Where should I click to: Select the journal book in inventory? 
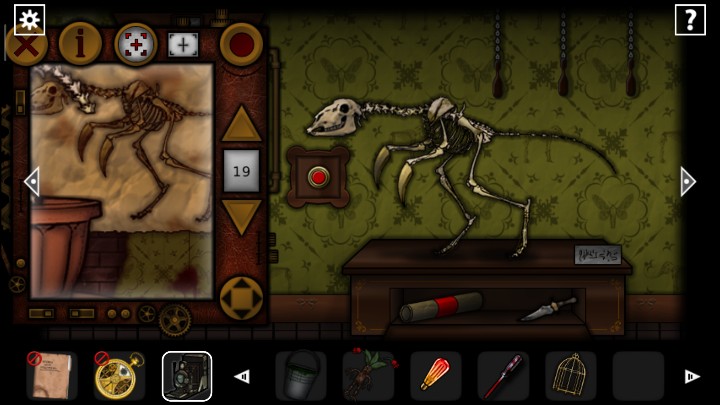(x=52, y=376)
